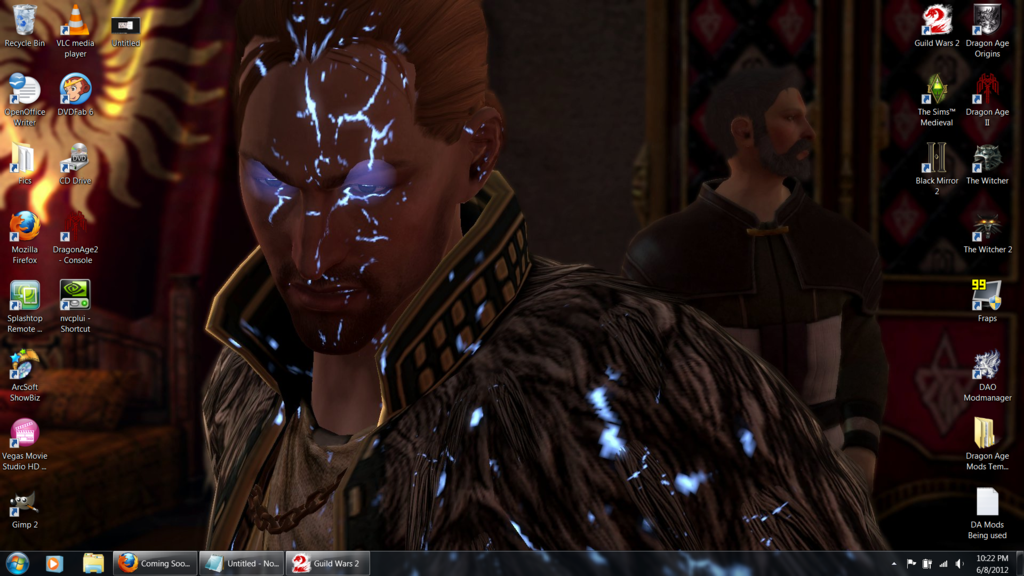Image resolution: width=1024 pixels, height=576 pixels.
Task: Open the Windows Start menu
Action: click(15, 563)
